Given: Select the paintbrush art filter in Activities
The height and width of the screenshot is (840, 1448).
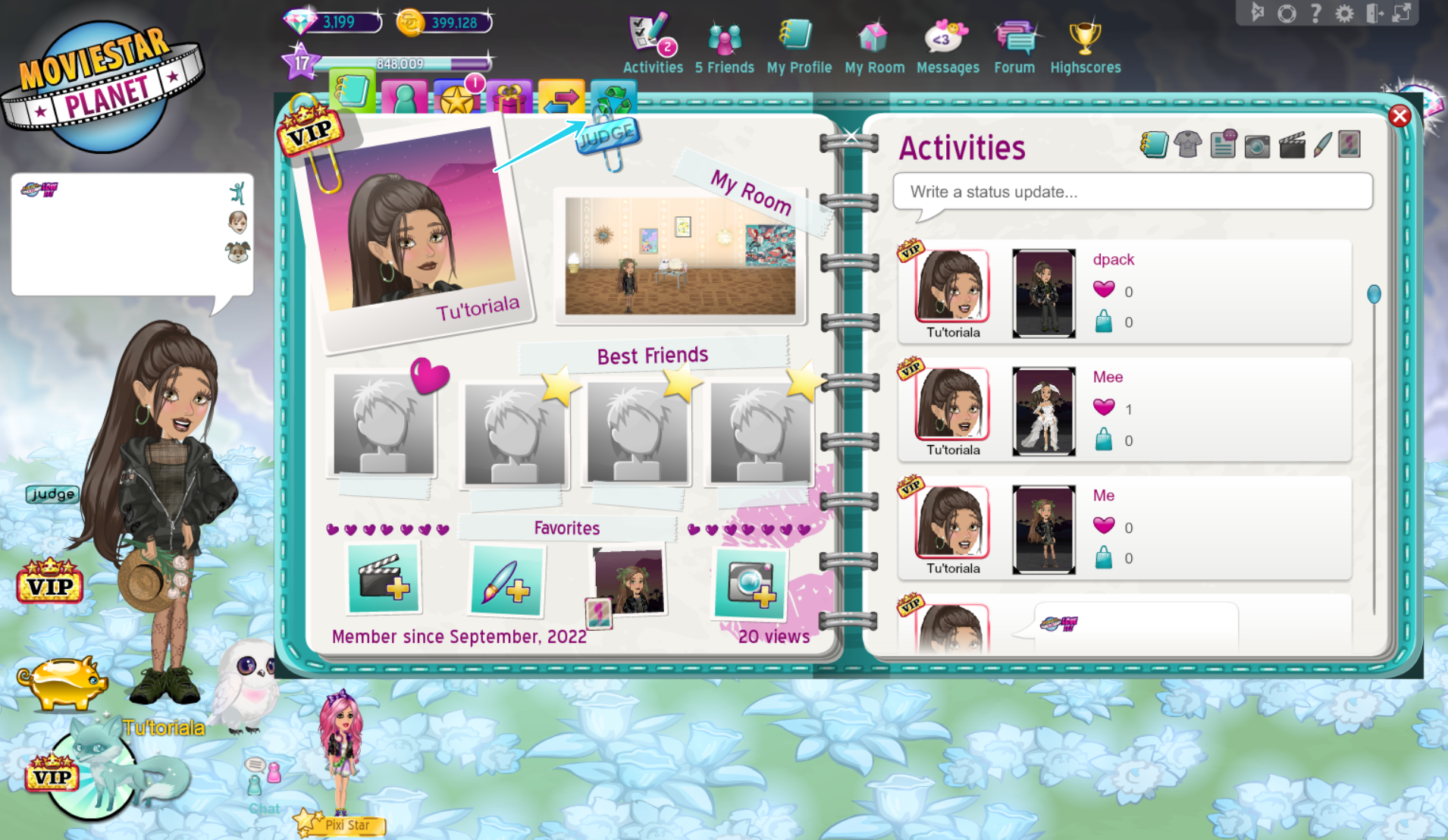Looking at the screenshot, I should point(1323,145).
